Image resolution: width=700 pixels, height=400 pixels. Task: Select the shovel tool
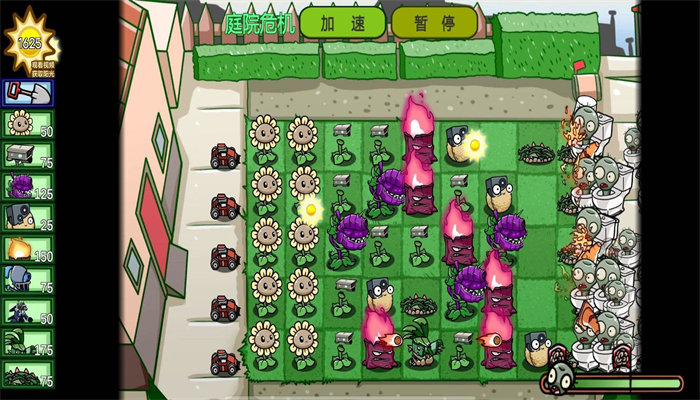[27, 93]
